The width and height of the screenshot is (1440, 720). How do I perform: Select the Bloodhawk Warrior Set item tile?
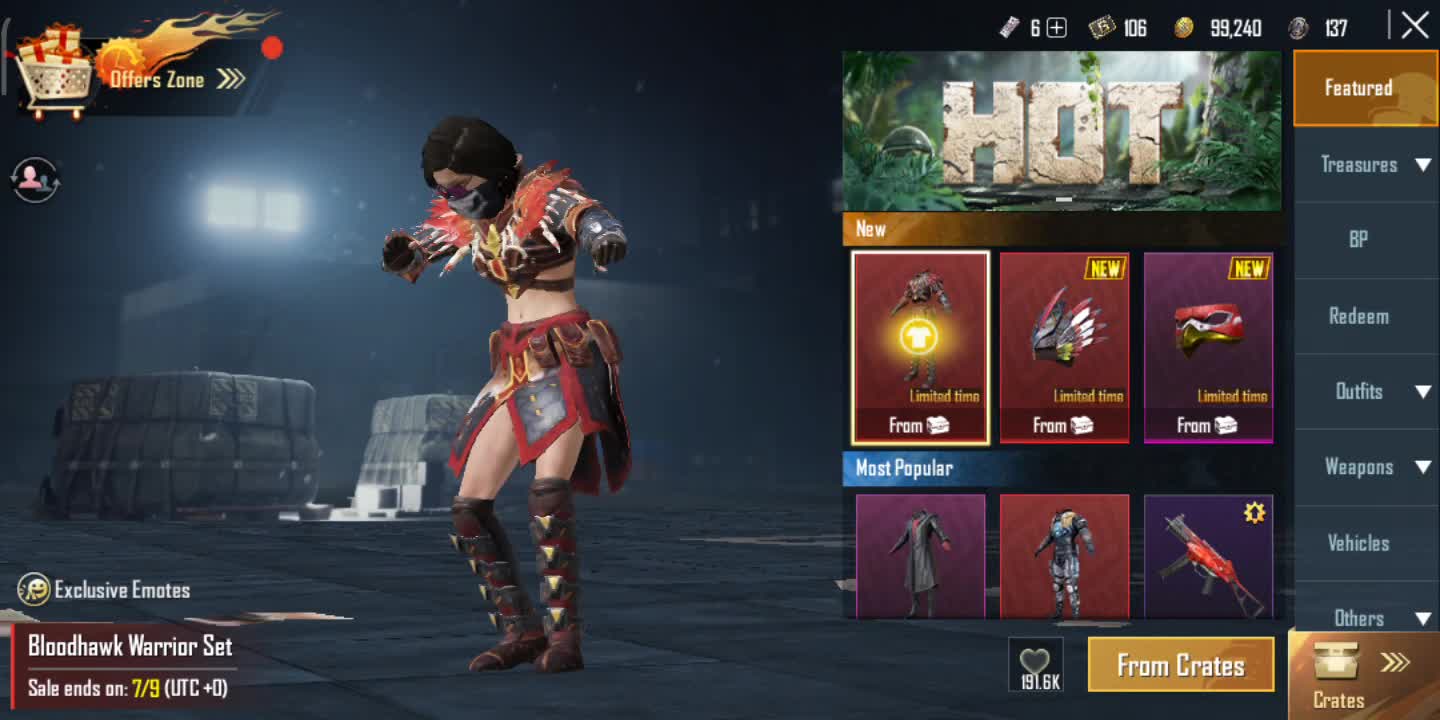click(920, 347)
